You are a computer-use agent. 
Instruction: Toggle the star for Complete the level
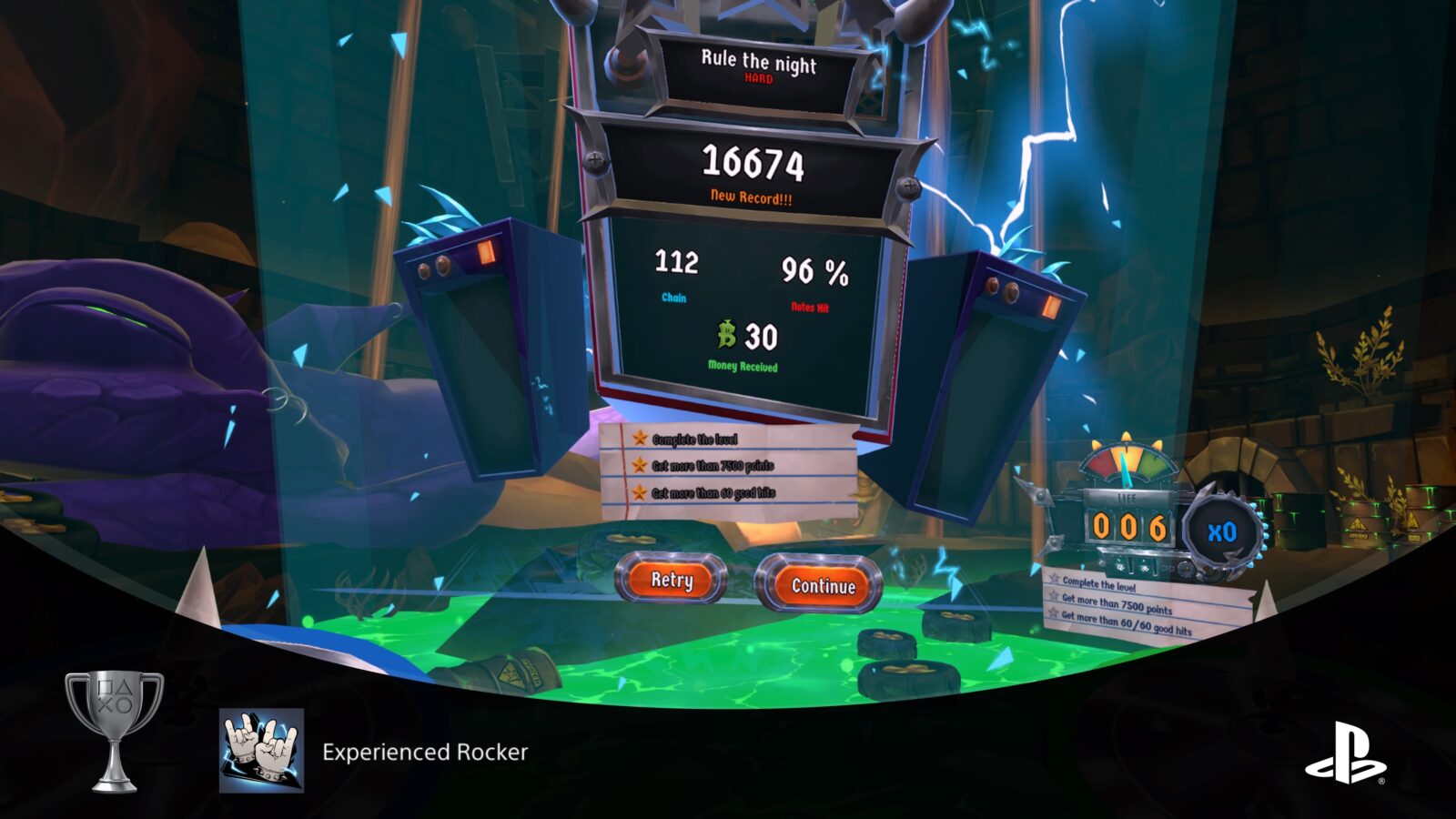tap(640, 439)
